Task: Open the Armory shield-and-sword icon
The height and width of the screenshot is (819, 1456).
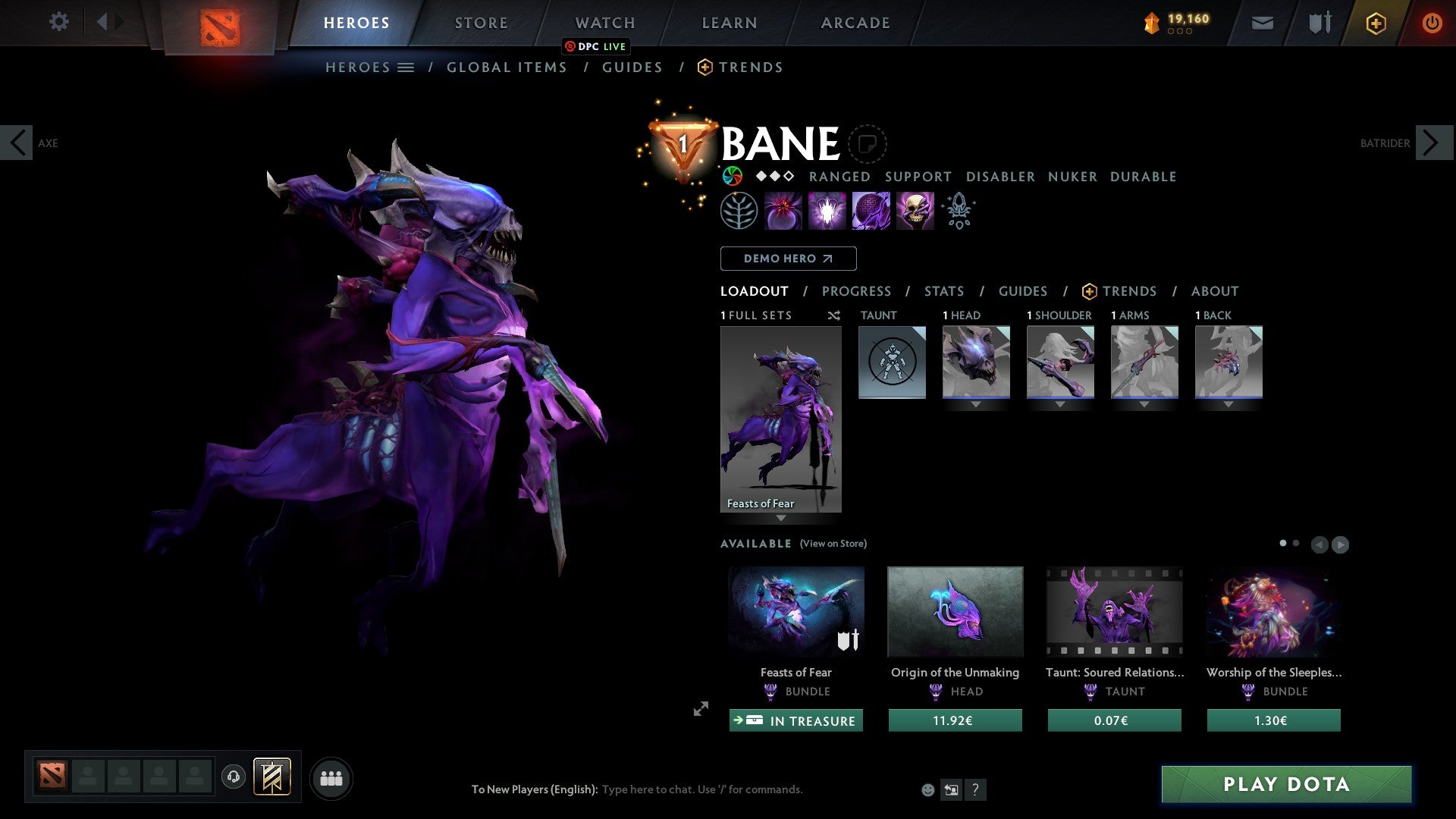Action: point(1319,23)
